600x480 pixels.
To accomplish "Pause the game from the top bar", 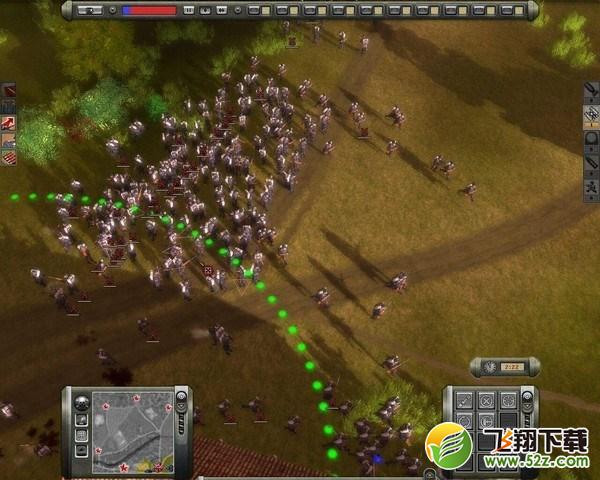I will pos(190,10).
